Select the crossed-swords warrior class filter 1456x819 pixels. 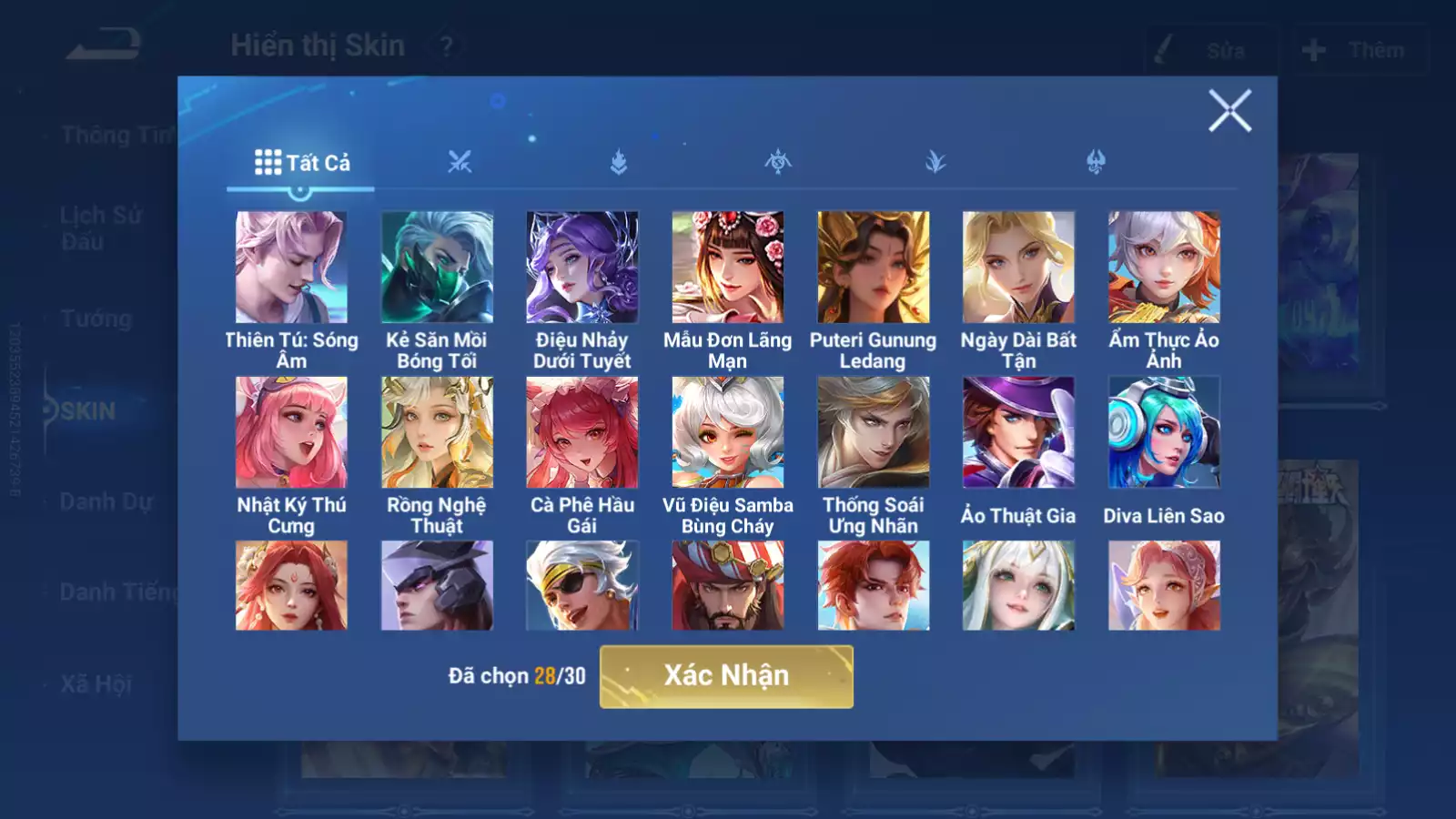[x=461, y=162]
